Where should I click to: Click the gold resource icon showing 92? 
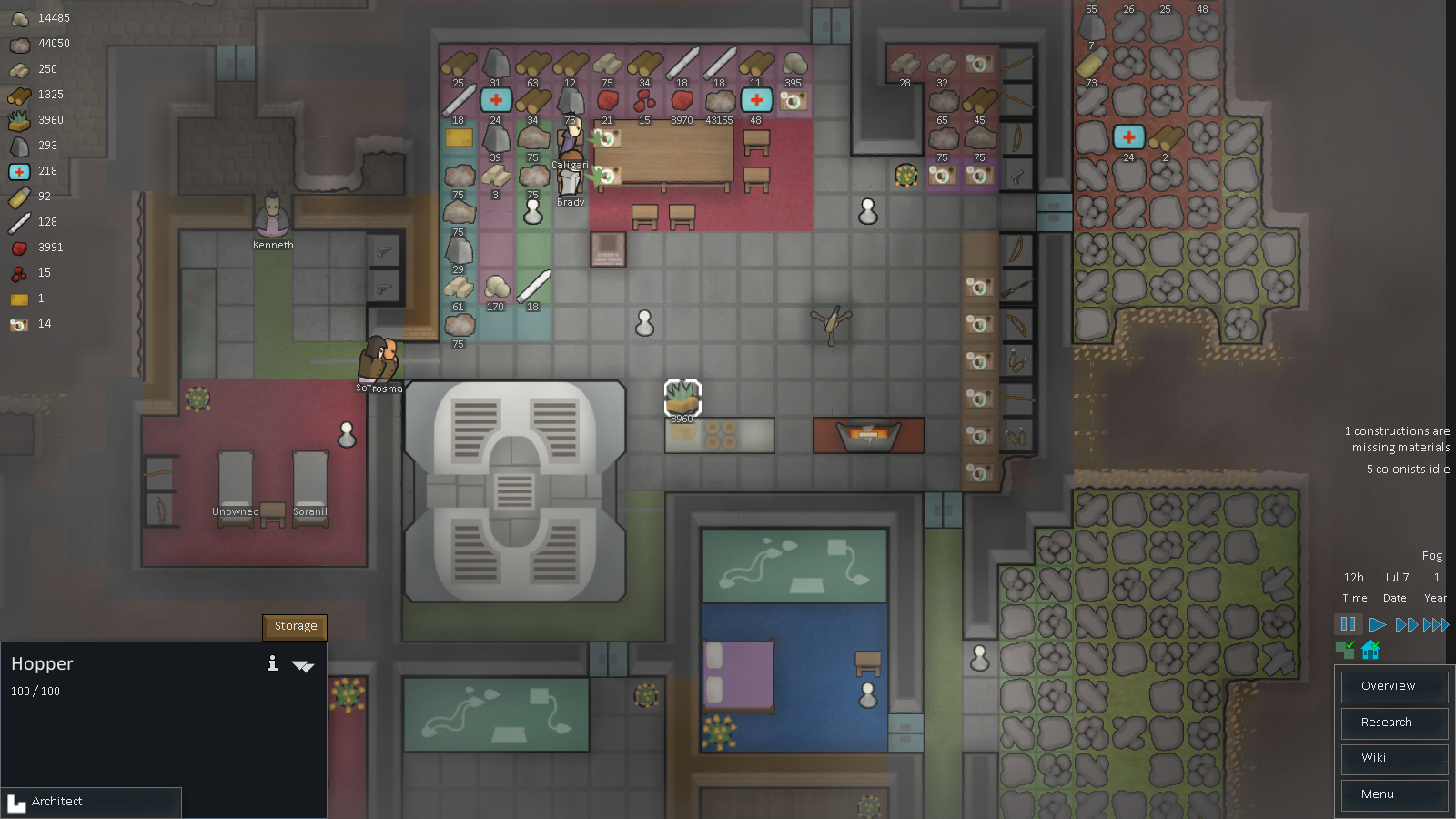(19, 197)
